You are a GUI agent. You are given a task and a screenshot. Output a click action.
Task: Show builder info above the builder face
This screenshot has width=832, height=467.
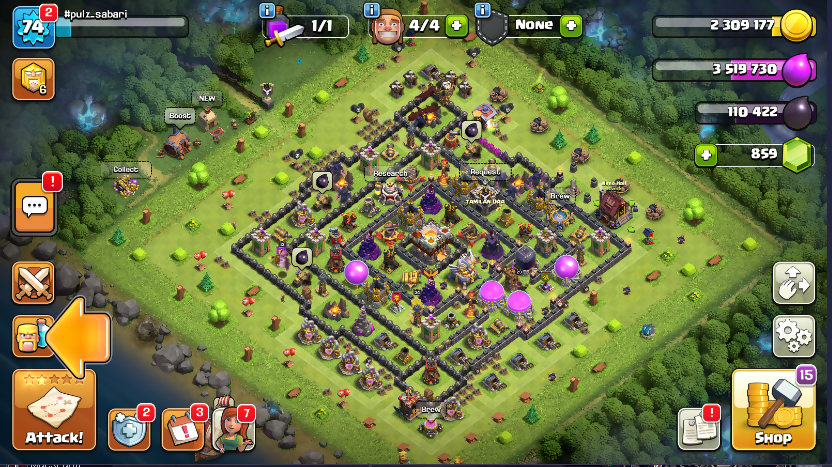(371, 10)
